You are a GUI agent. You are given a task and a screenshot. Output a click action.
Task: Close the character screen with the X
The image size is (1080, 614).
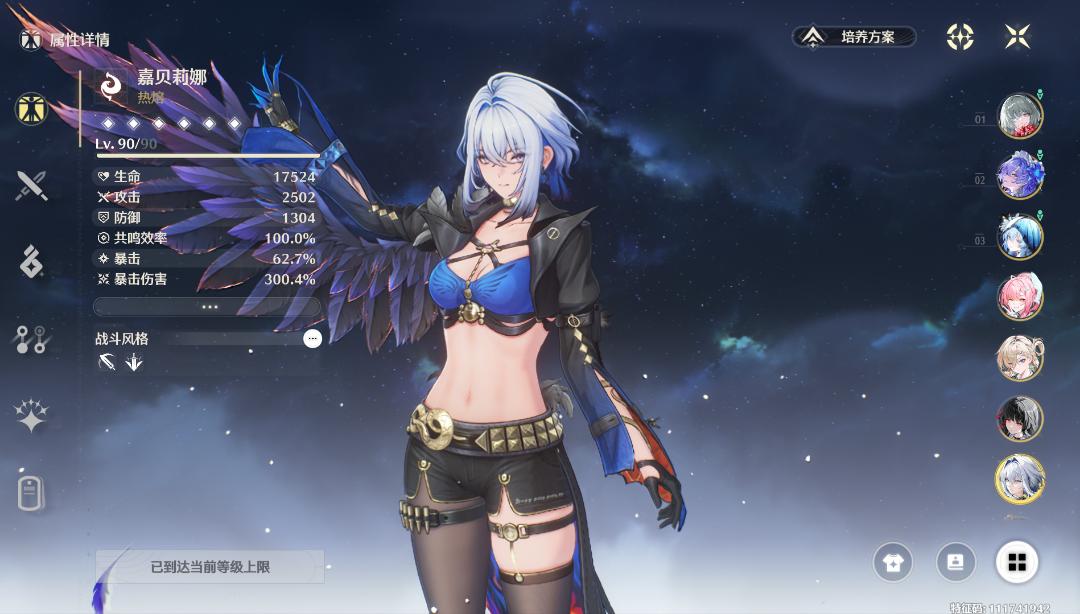pos(1017,37)
